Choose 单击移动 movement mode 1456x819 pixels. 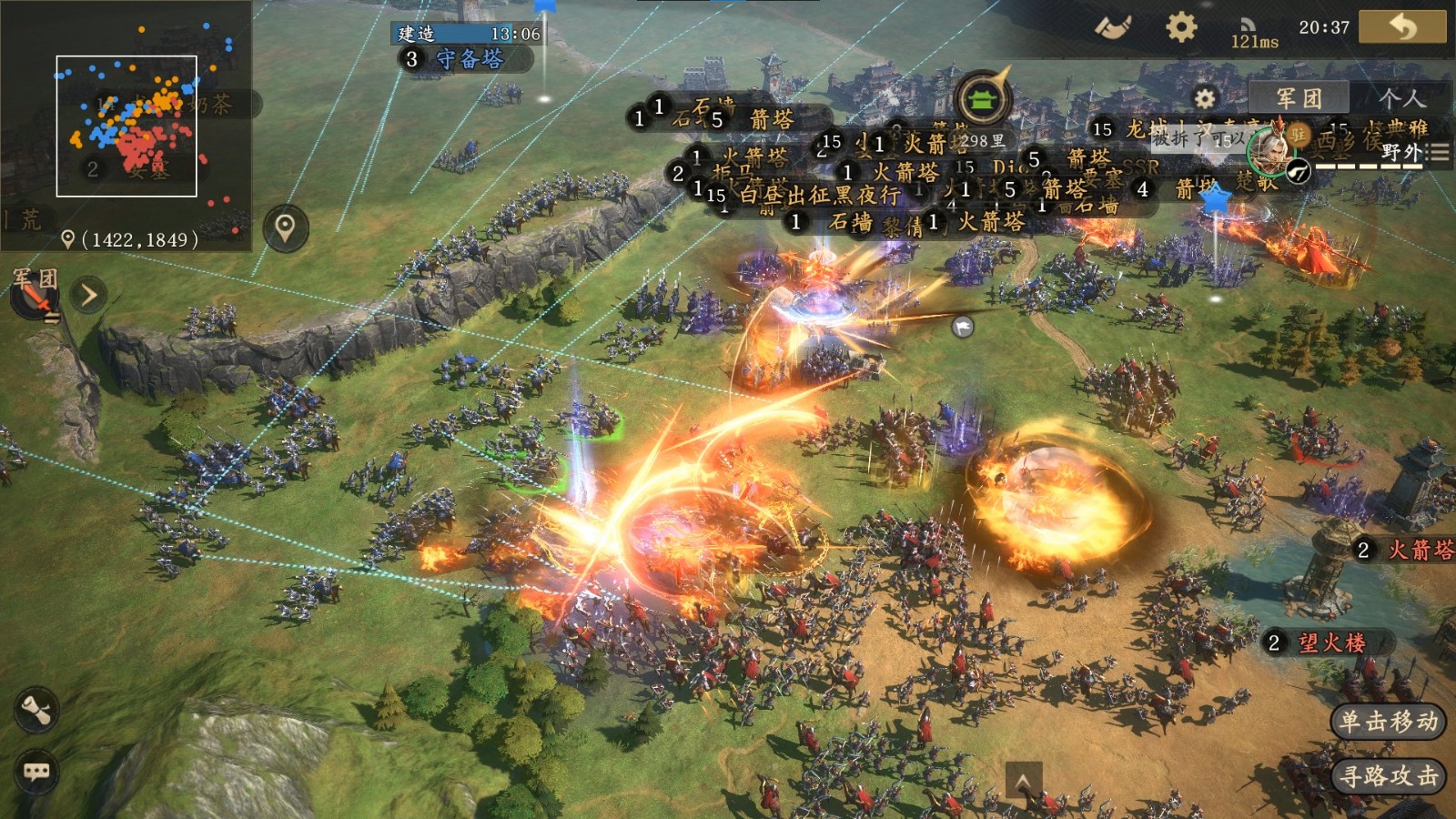tap(1389, 722)
